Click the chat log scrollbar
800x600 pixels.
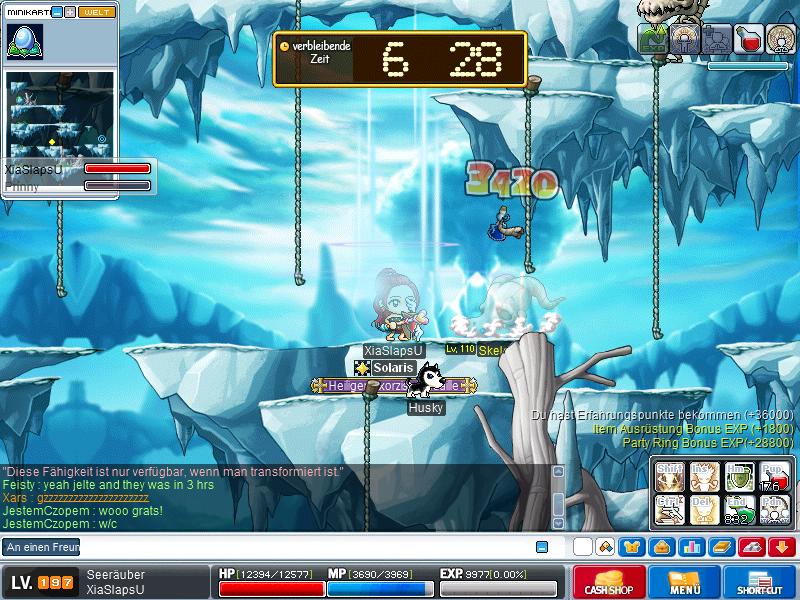click(558, 498)
